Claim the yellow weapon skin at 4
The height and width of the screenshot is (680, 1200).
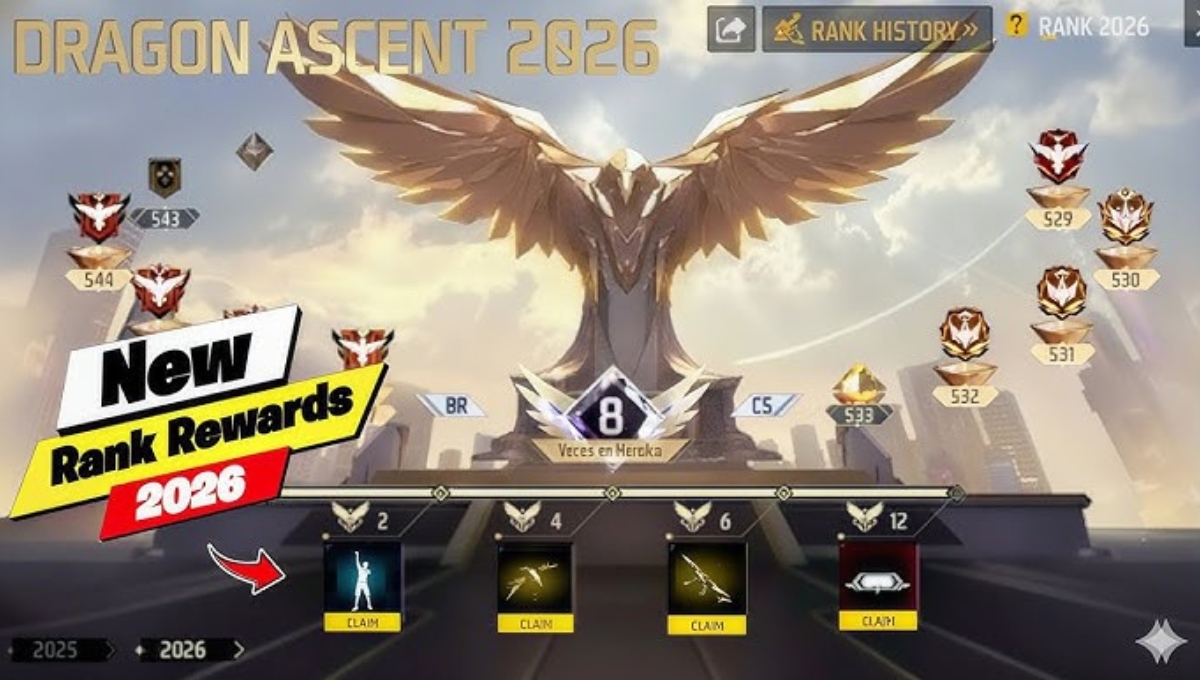click(x=535, y=623)
